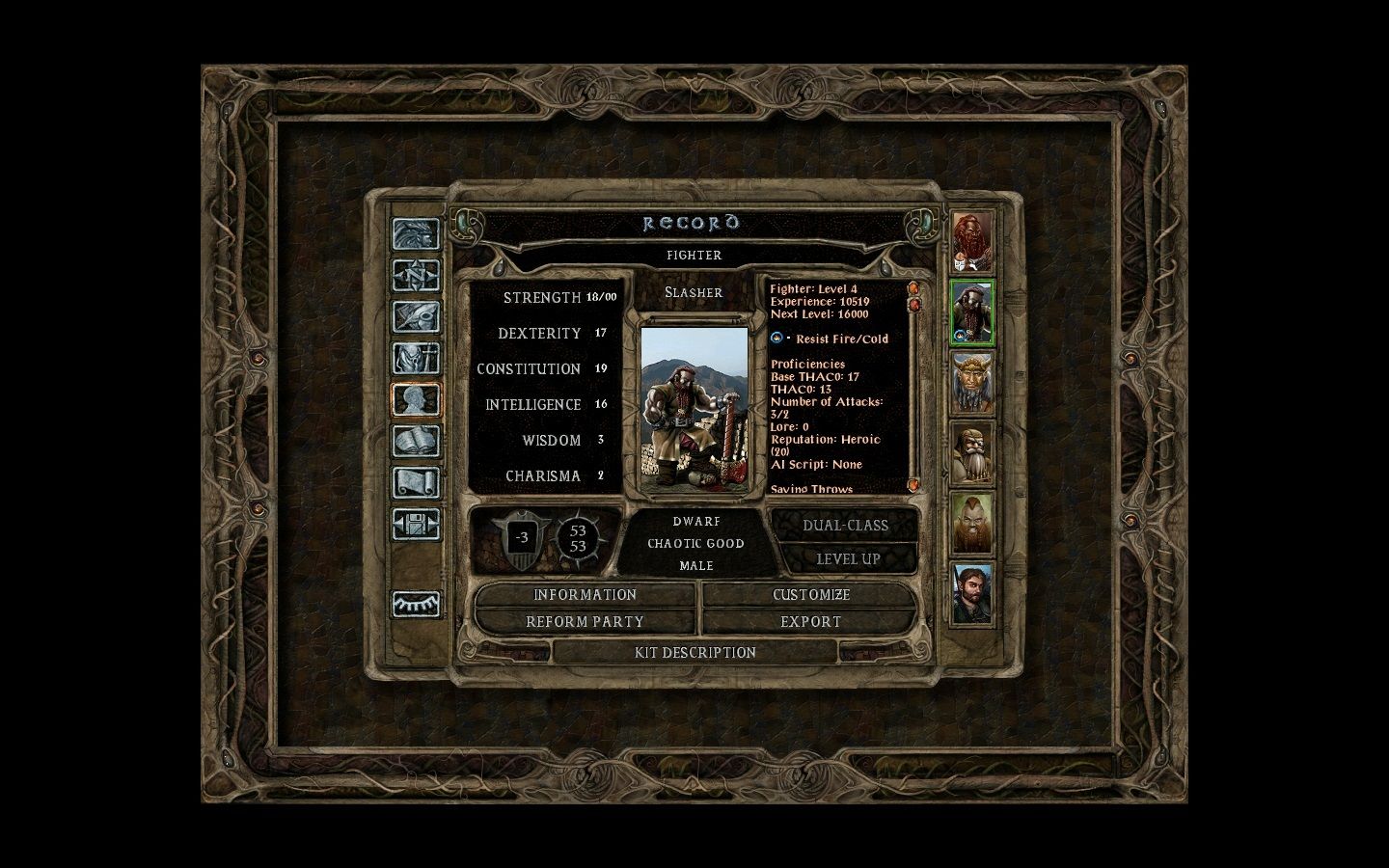Open the journal quill icon
The height and width of the screenshot is (868, 1389).
tap(416, 317)
